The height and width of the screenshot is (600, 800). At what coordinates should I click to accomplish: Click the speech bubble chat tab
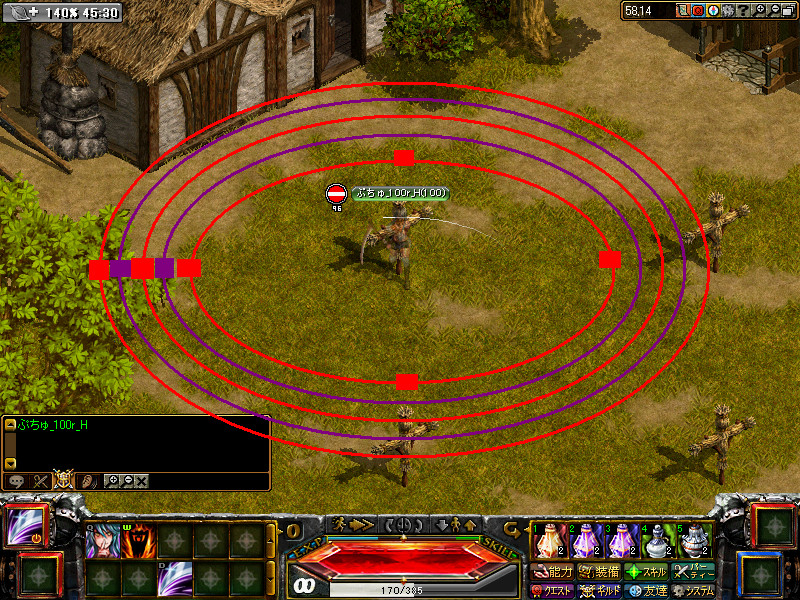point(16,481)
